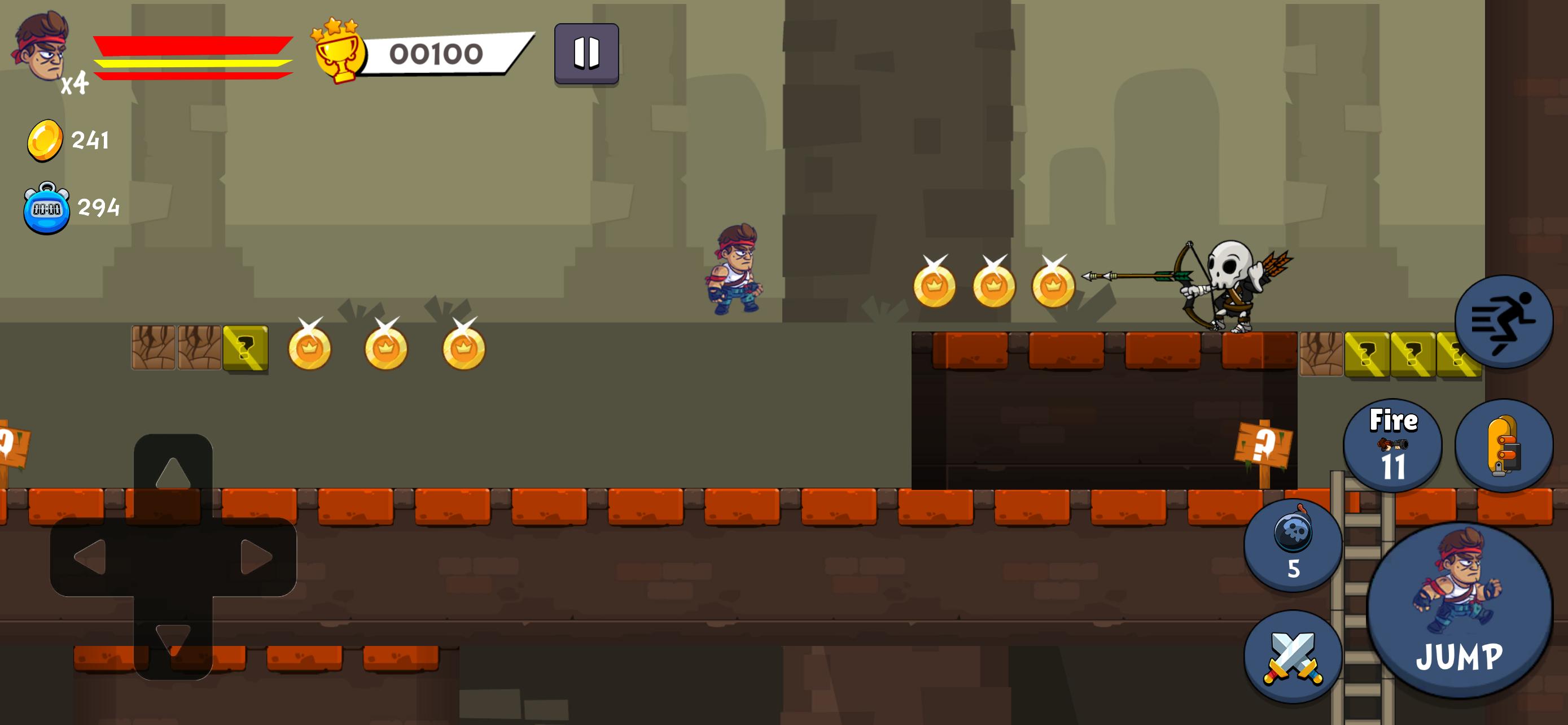The width and height of the screenshot is (1568, 725).
Task: Activate the sprint dash button
Action: (x=1504, y=321)
